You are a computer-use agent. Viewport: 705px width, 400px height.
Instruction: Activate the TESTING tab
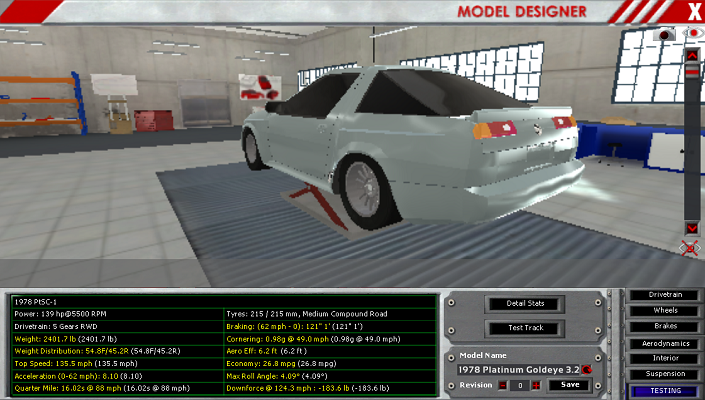[x=665, y=389]
